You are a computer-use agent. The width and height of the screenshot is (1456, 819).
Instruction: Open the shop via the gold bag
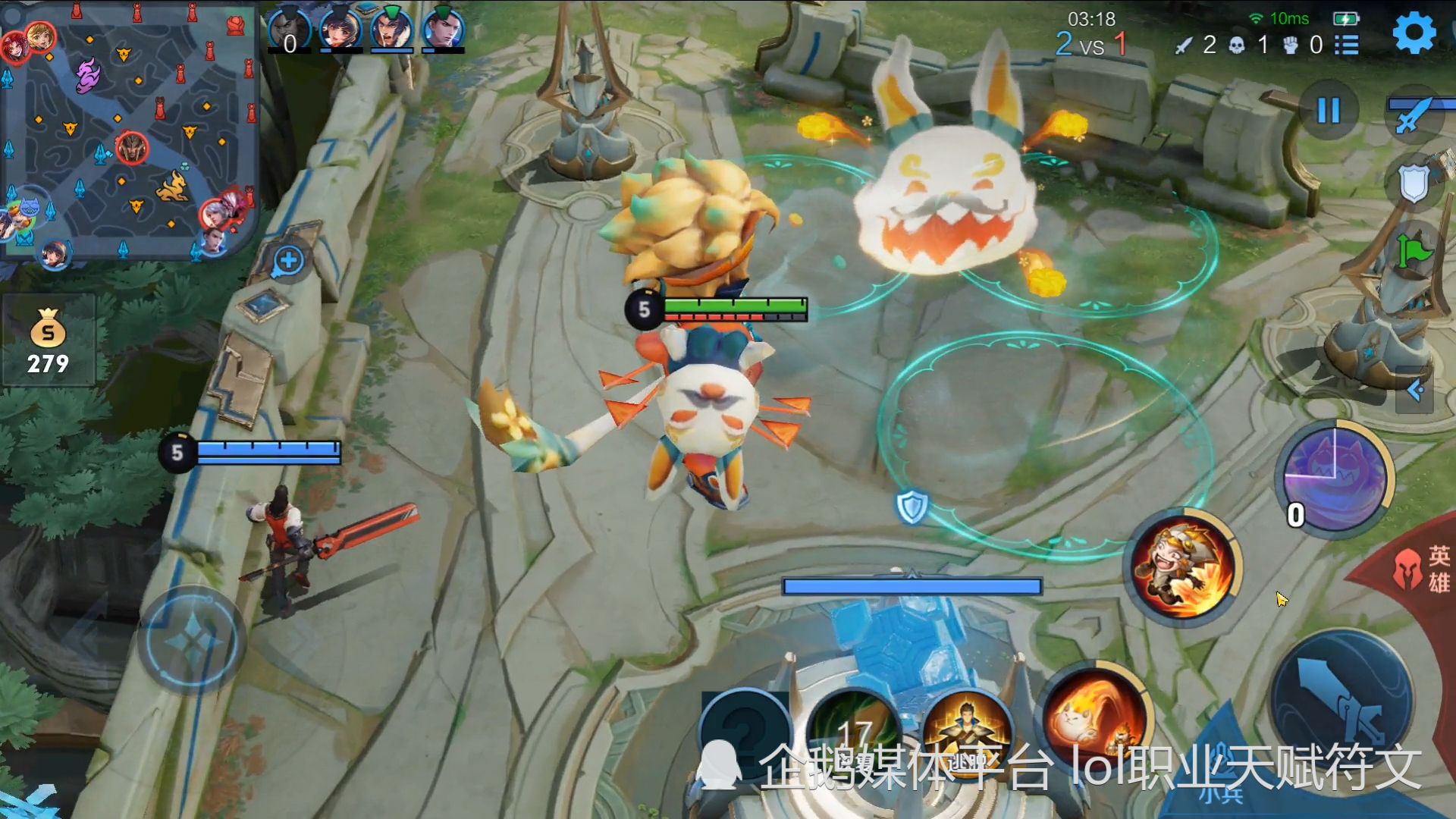coord(48,341)
